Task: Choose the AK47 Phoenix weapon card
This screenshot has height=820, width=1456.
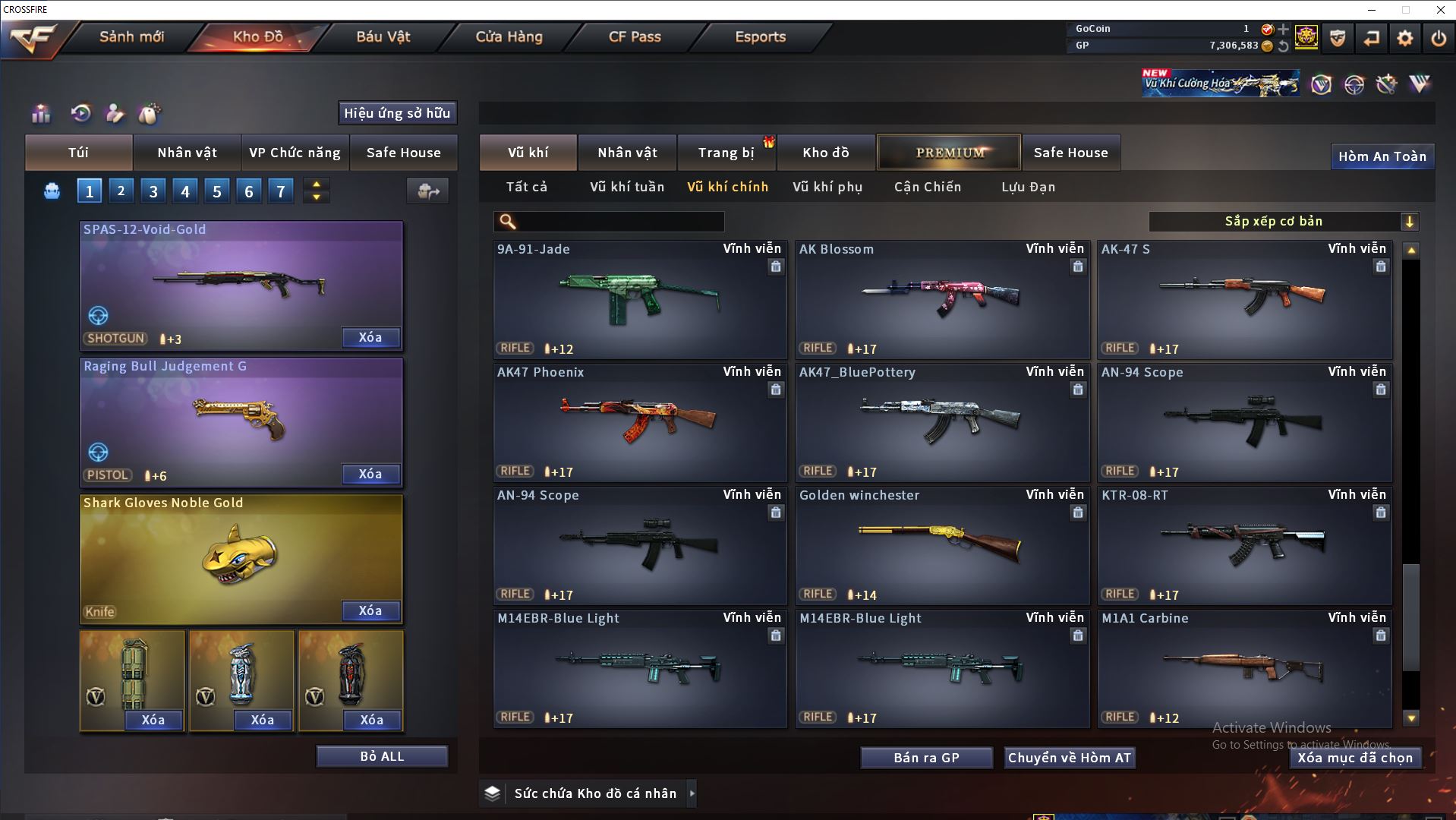Action: click(639, 421)
